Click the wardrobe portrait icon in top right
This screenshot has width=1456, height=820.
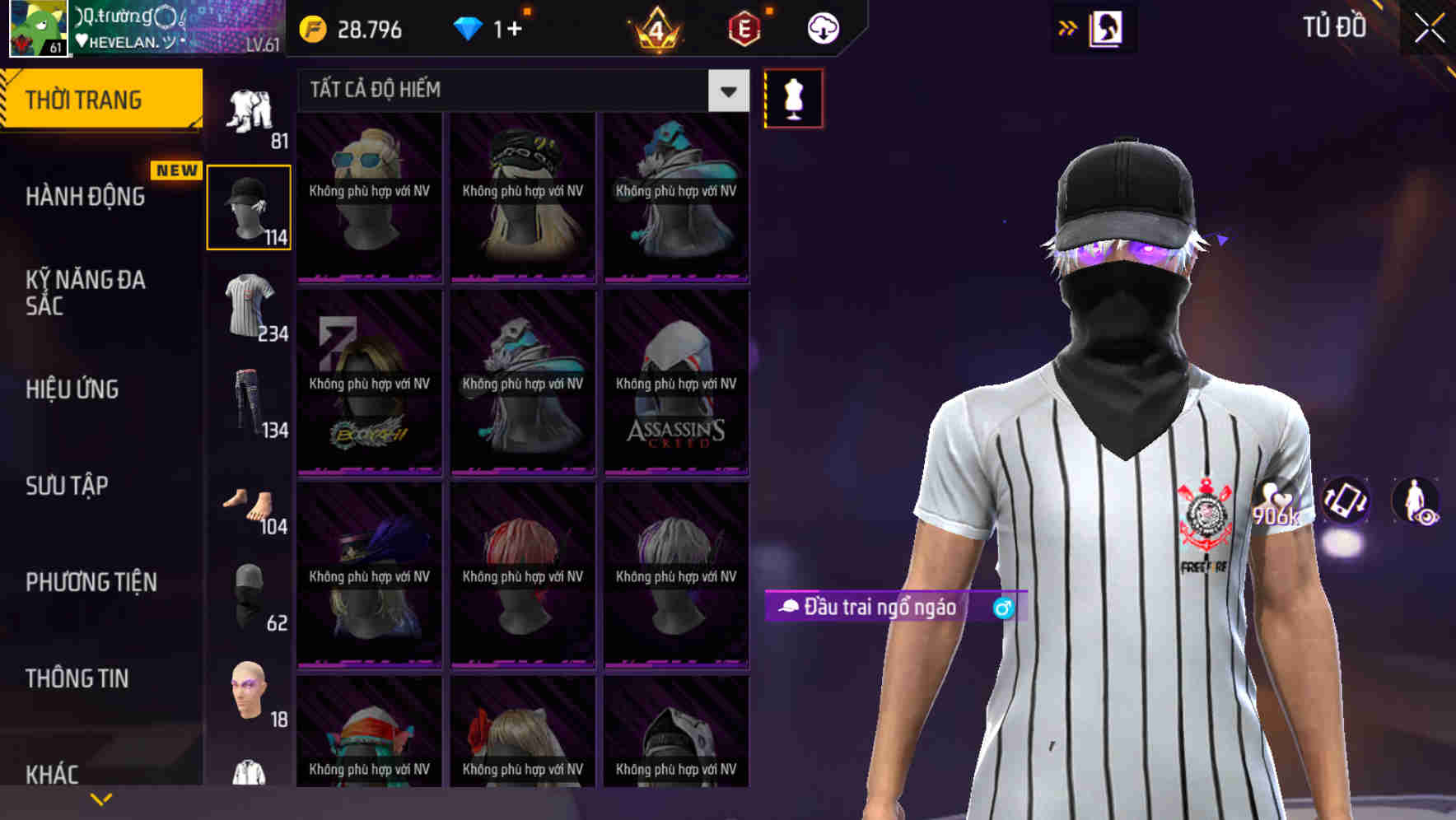[x=1108, y=28]
